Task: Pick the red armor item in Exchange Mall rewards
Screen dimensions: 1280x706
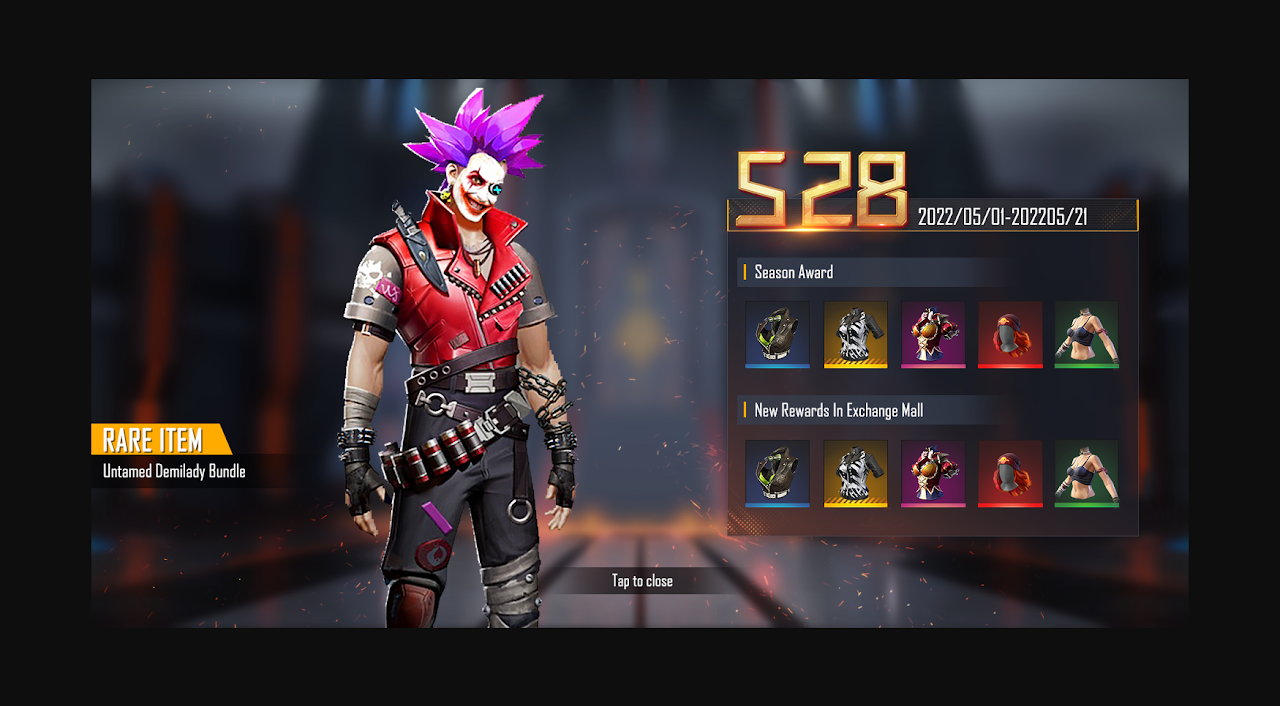Action: point(933,473)
